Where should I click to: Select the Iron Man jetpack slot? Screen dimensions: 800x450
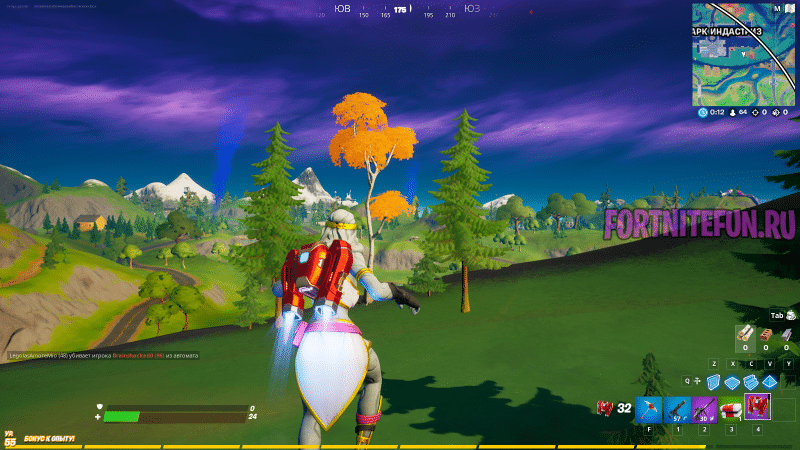(x=757, y=407)
